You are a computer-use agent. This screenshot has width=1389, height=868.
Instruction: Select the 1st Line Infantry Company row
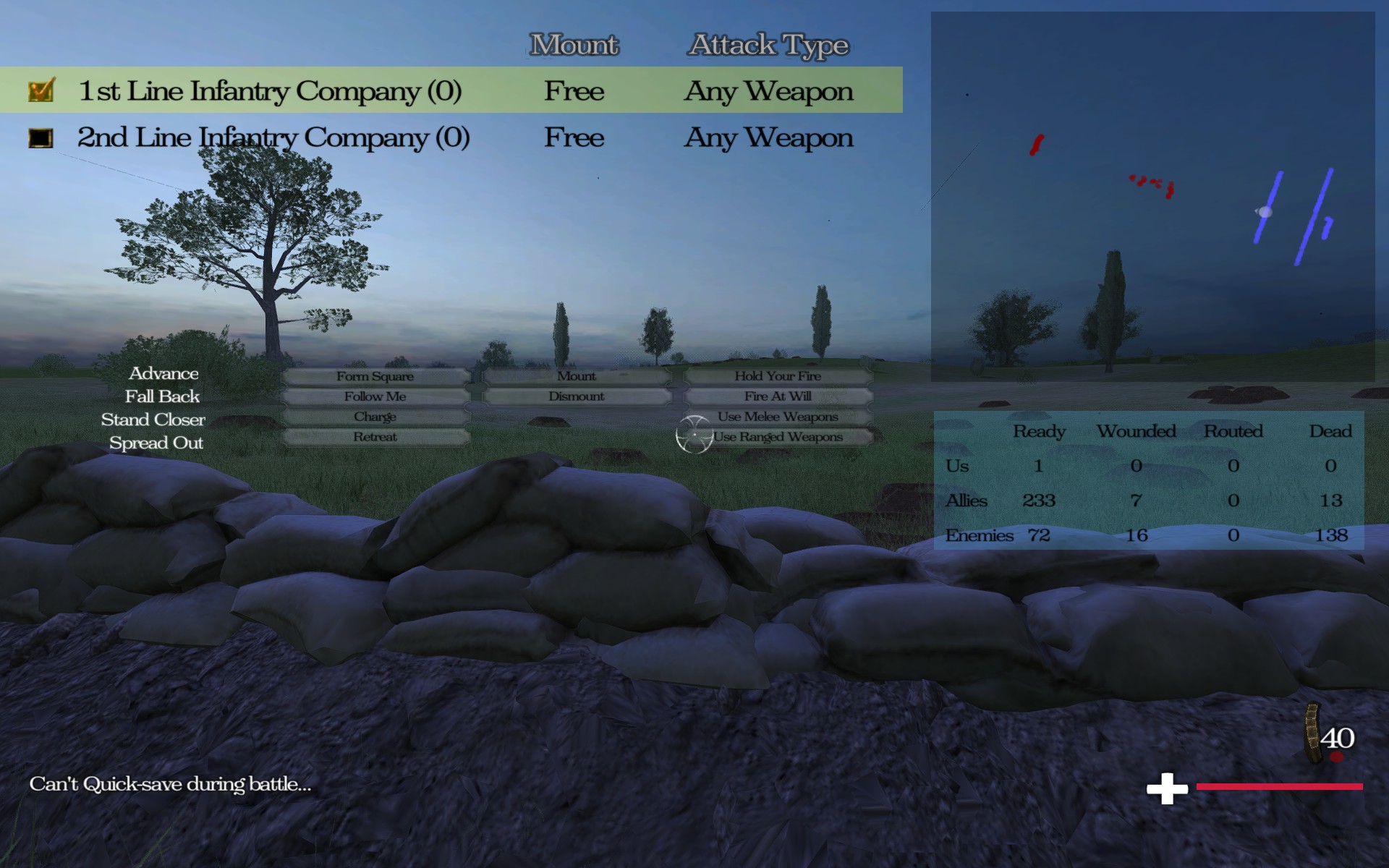[269, 91]
